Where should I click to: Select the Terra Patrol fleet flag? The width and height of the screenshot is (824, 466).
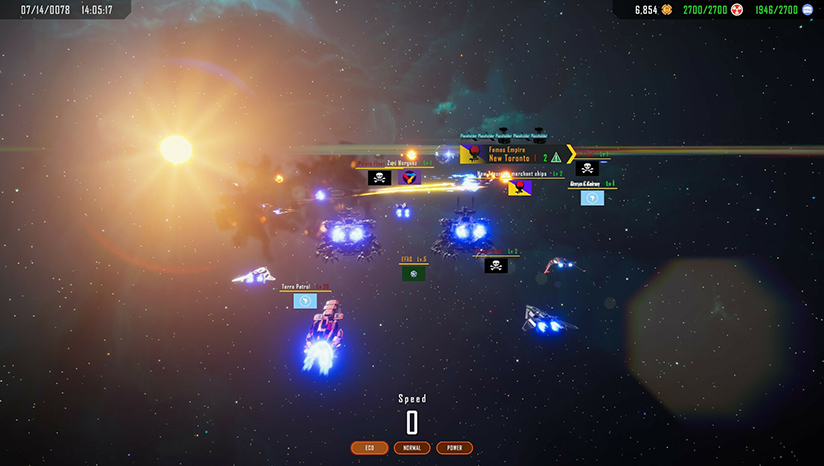point(306,300)
